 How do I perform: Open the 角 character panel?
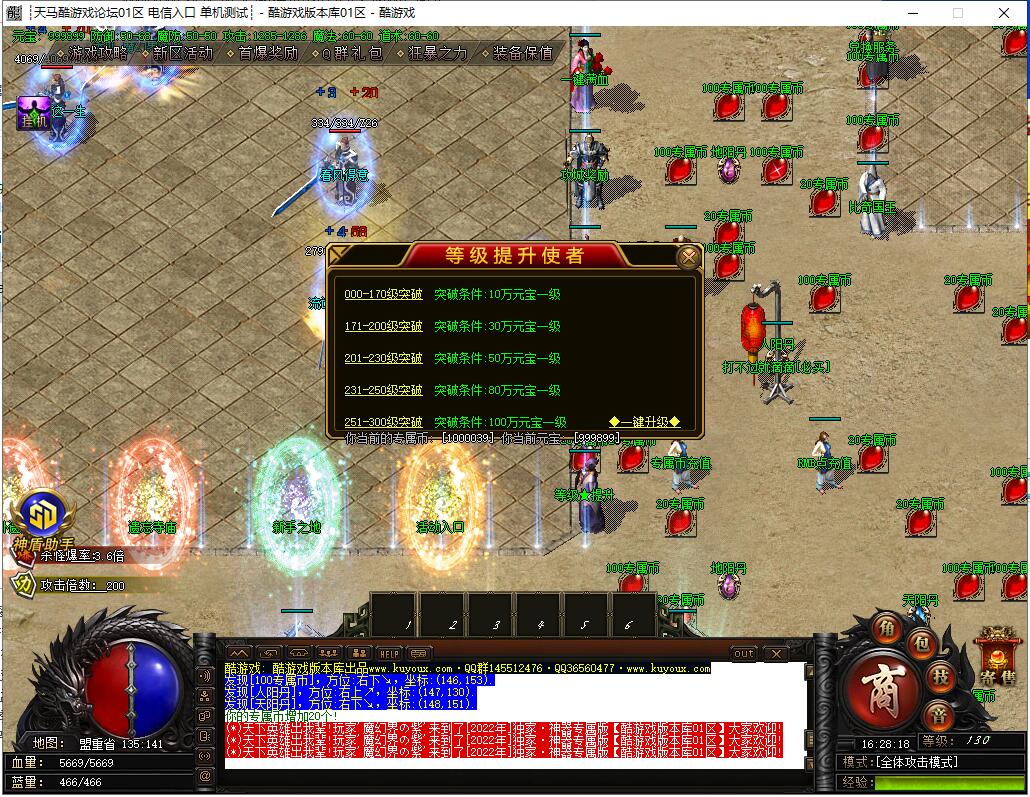coord(886,628)
